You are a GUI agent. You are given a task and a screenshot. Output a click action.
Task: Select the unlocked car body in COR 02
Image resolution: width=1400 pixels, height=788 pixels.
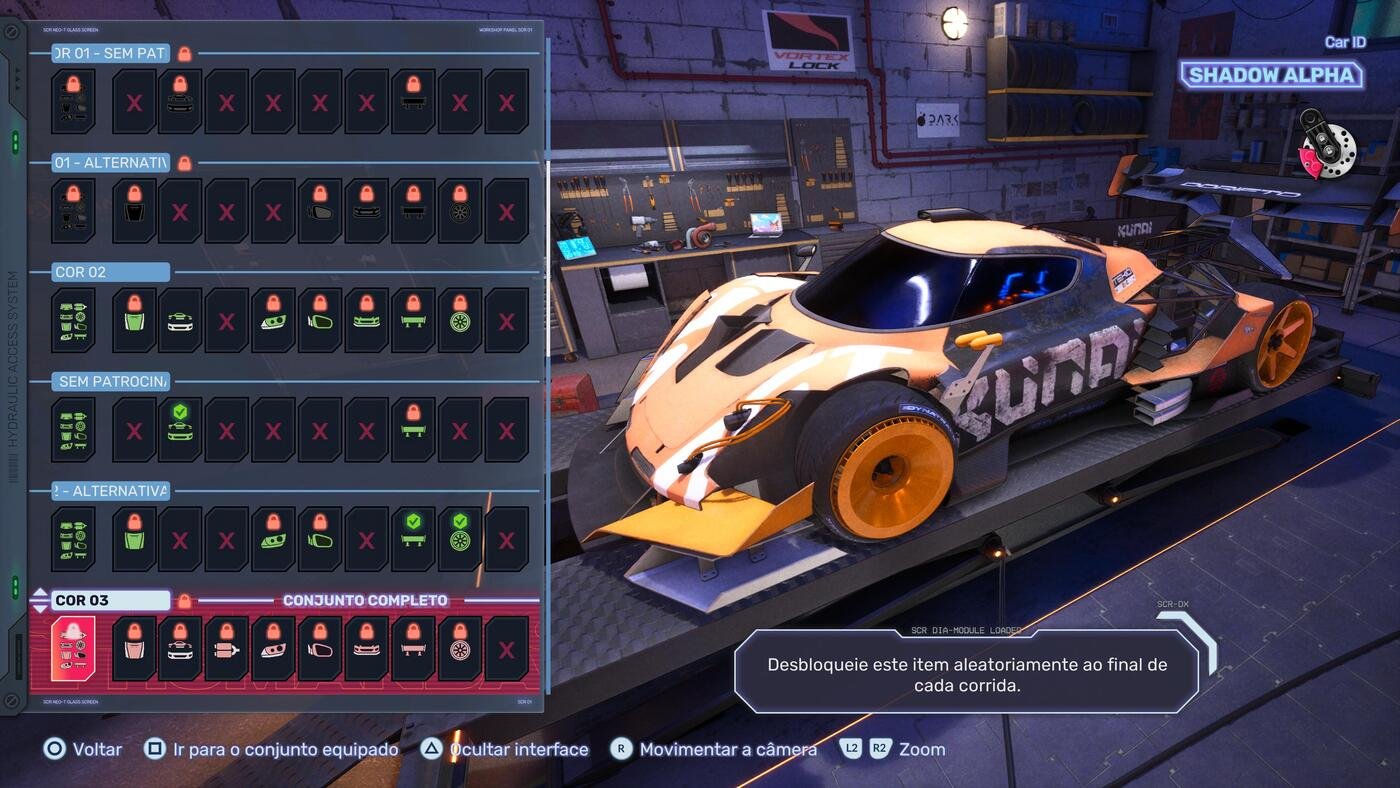180,320
